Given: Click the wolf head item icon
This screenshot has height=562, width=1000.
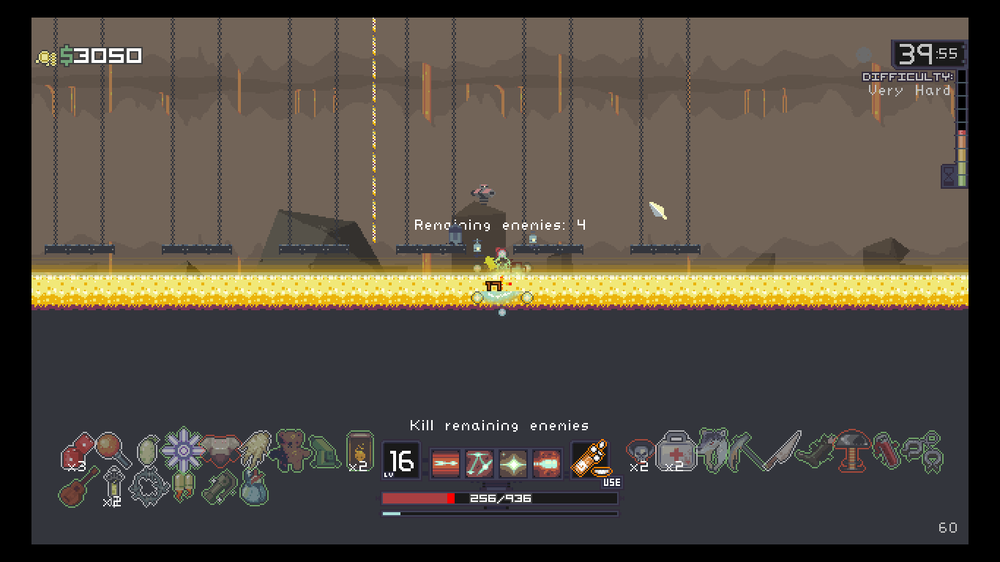Looking at the screenshot, I should (711, 450).
